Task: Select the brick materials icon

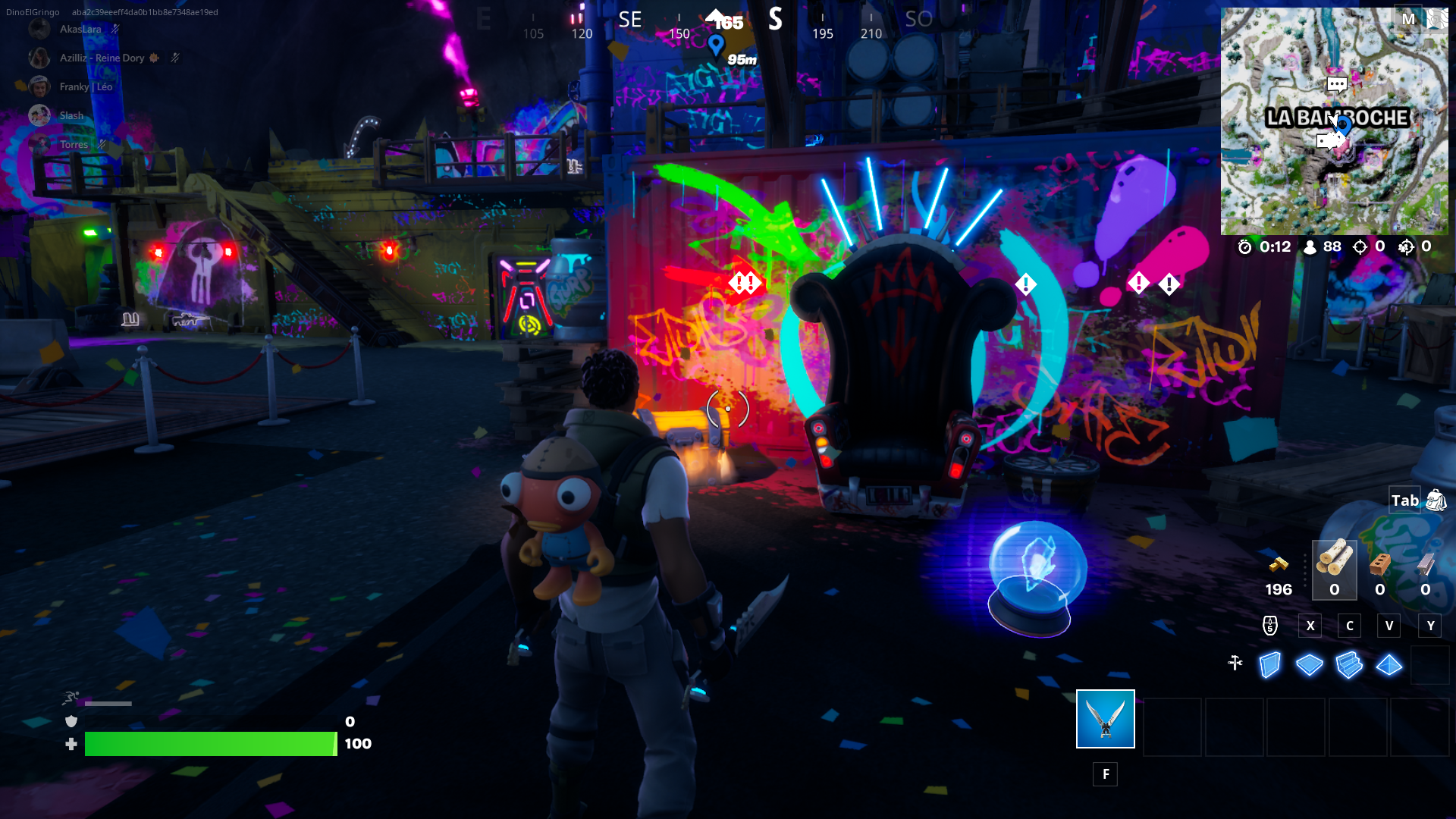Action: click(1379, 565)
